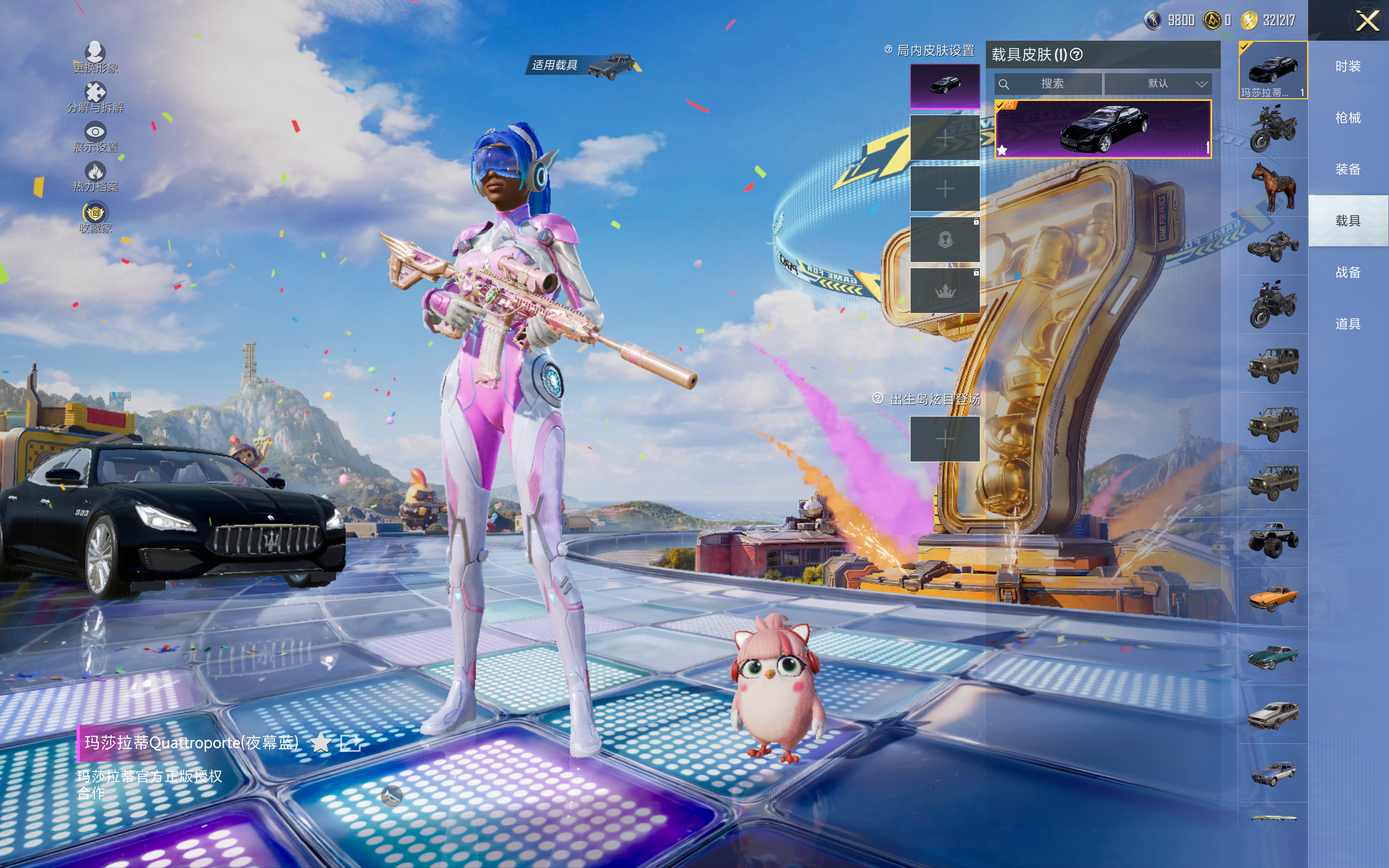View the 热力档案 profile
Viewport: 1389px width, 868px height.
click(x=95, y=176)
